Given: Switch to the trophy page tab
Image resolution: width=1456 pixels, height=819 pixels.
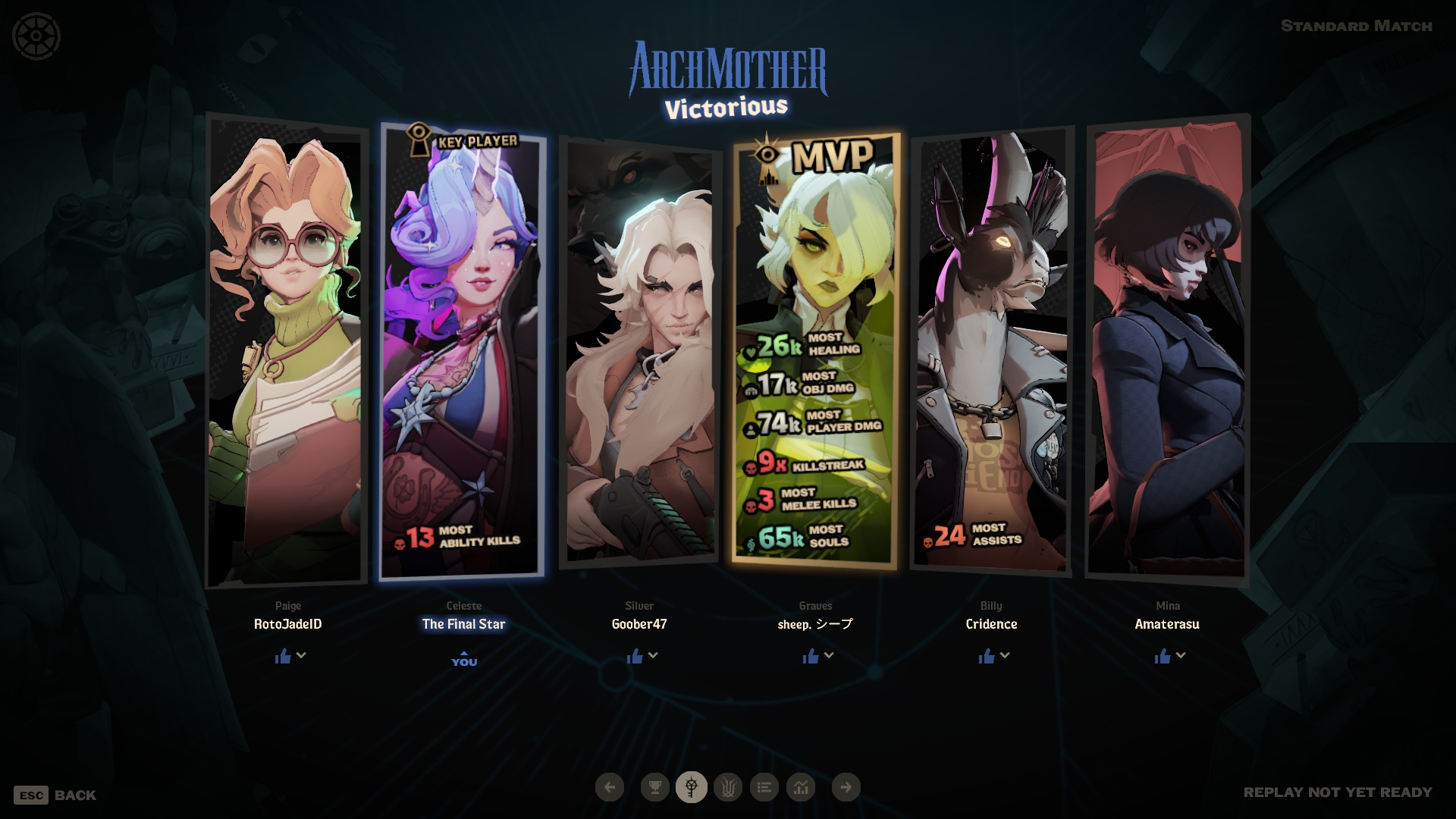Looking at the screenshot, I should coord(654,787).
